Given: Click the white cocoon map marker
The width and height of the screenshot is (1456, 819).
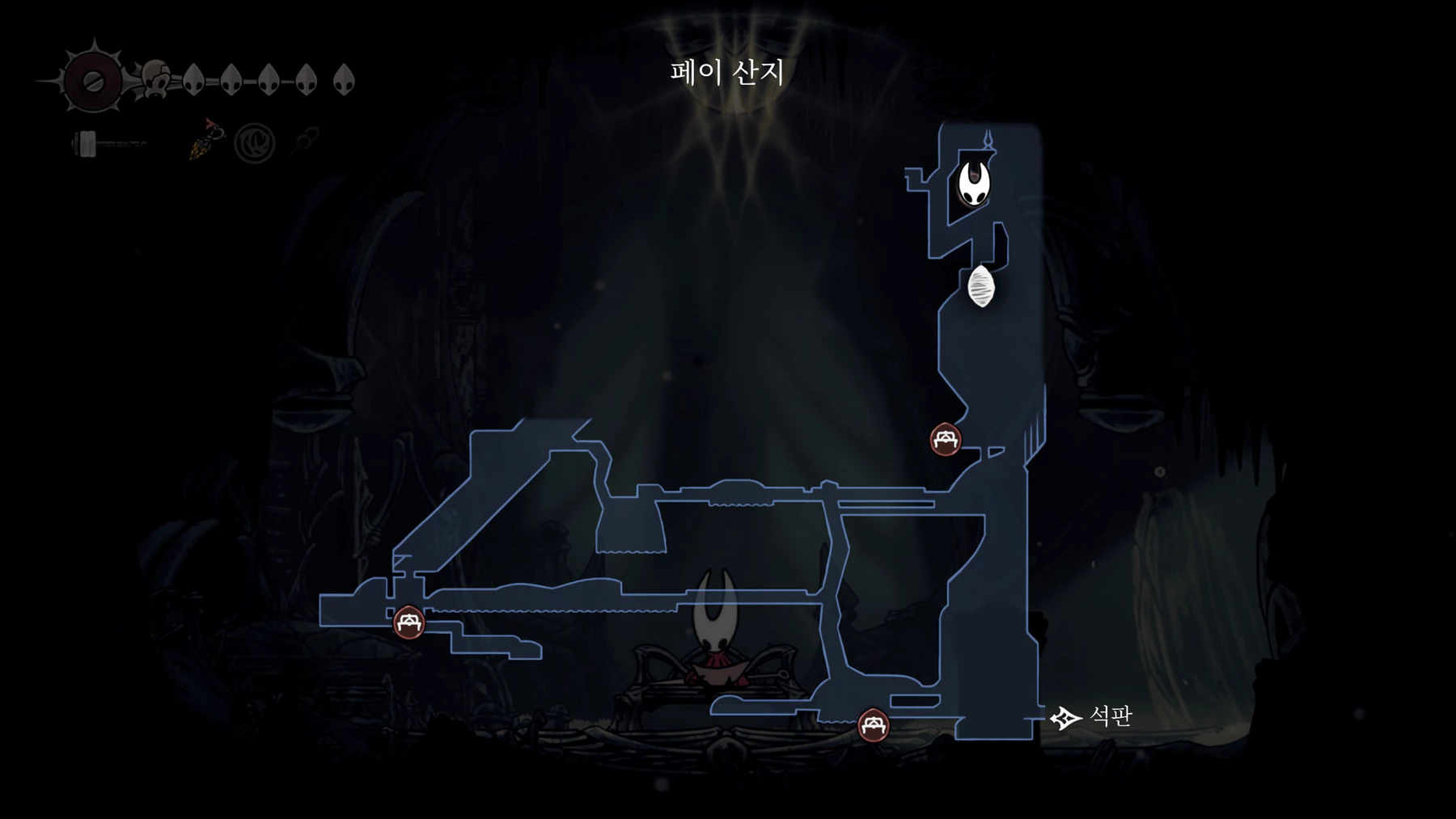Looking at the screenshot, I should (981, 287).
